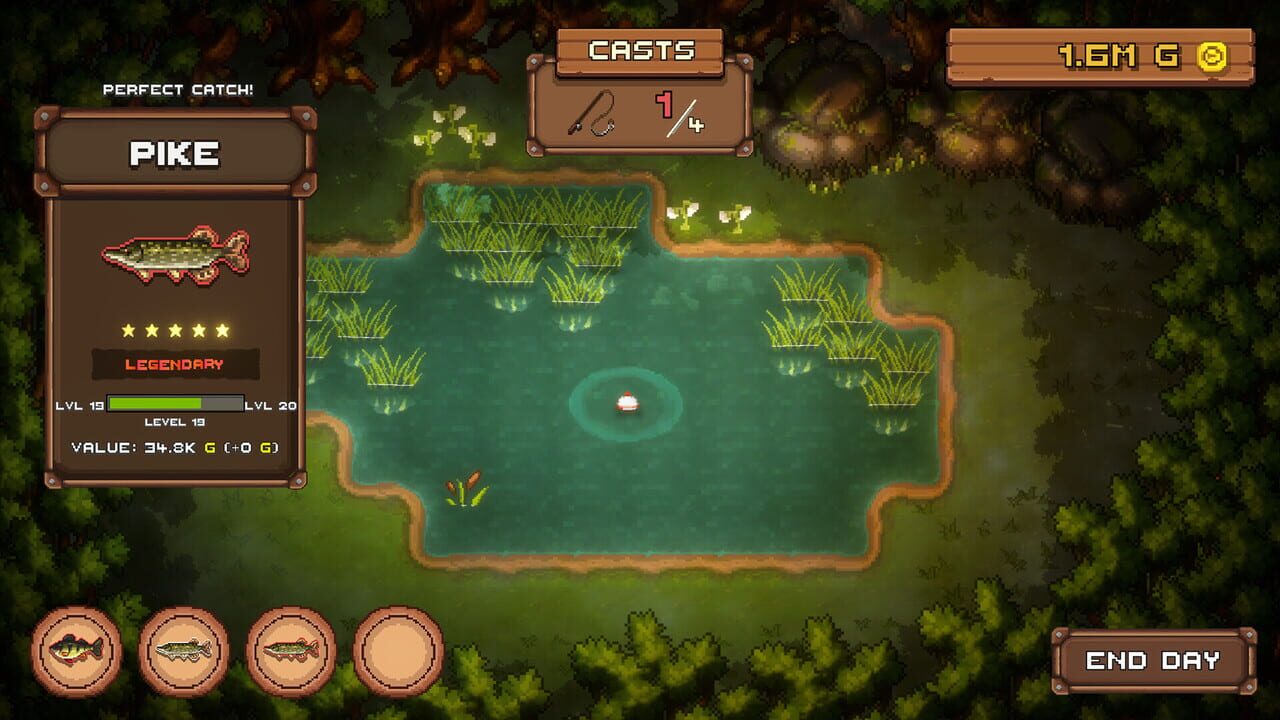This screenshot has height=720, width=1280.
Task: Click the red cattail reeds near the shore
Action: (x=464, y=490)
